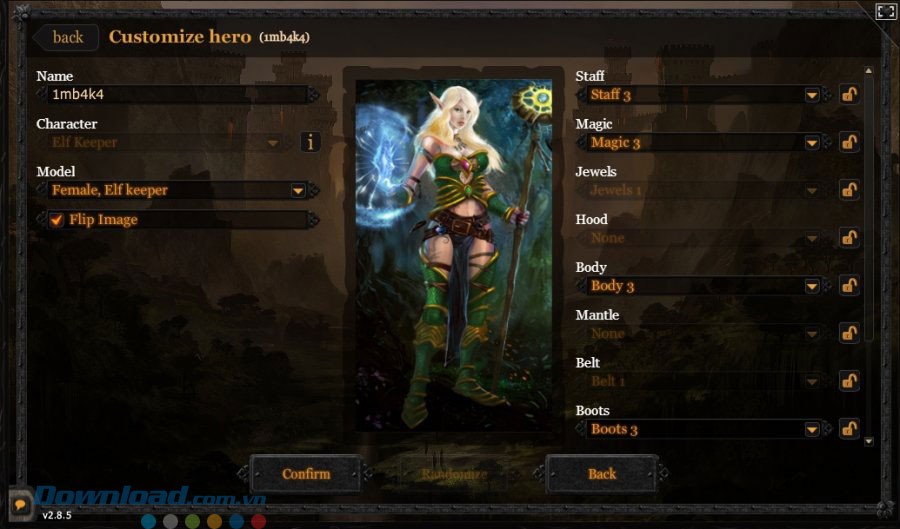
Task: Toggle the Flip Image checkbox
Action: 57,220
